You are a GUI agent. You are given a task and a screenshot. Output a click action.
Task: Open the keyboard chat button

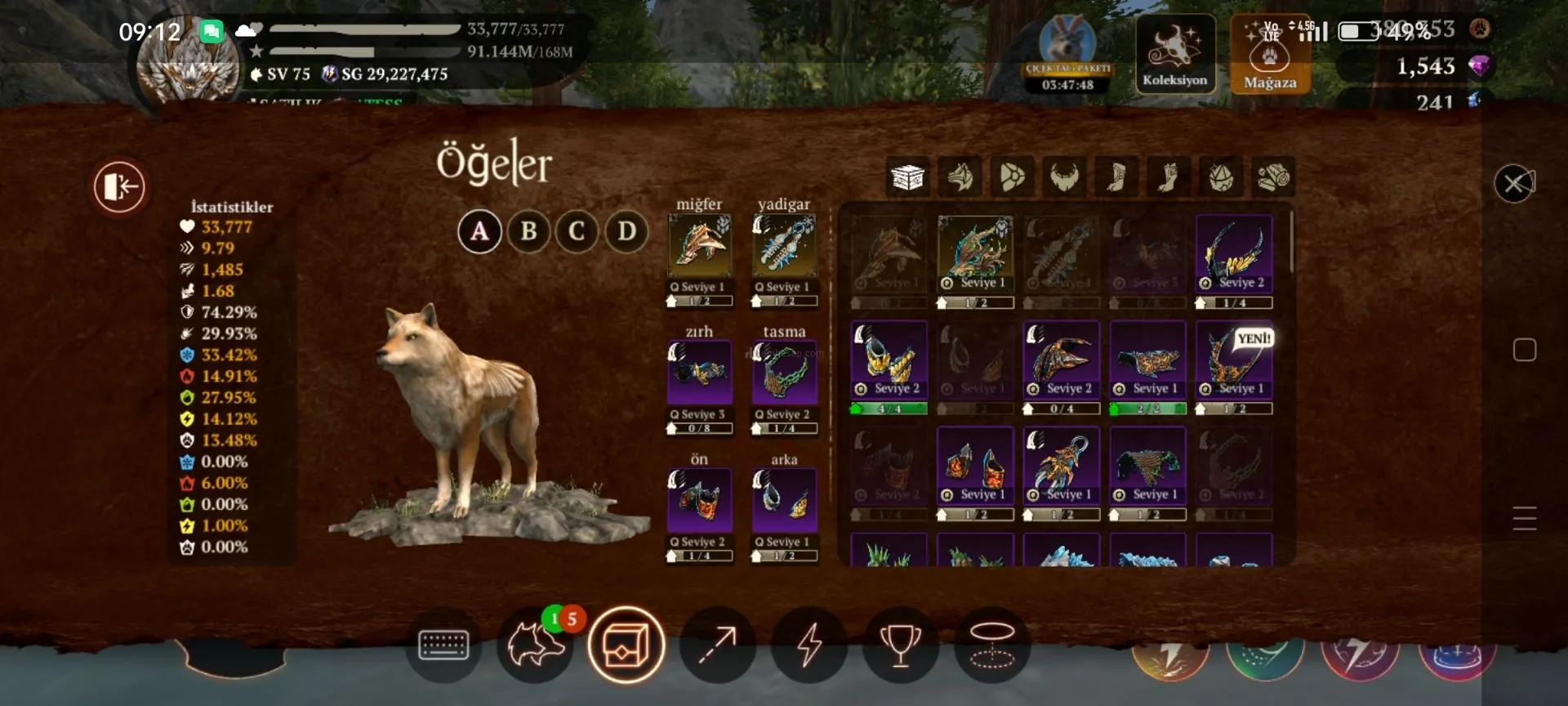coord(443,645)
